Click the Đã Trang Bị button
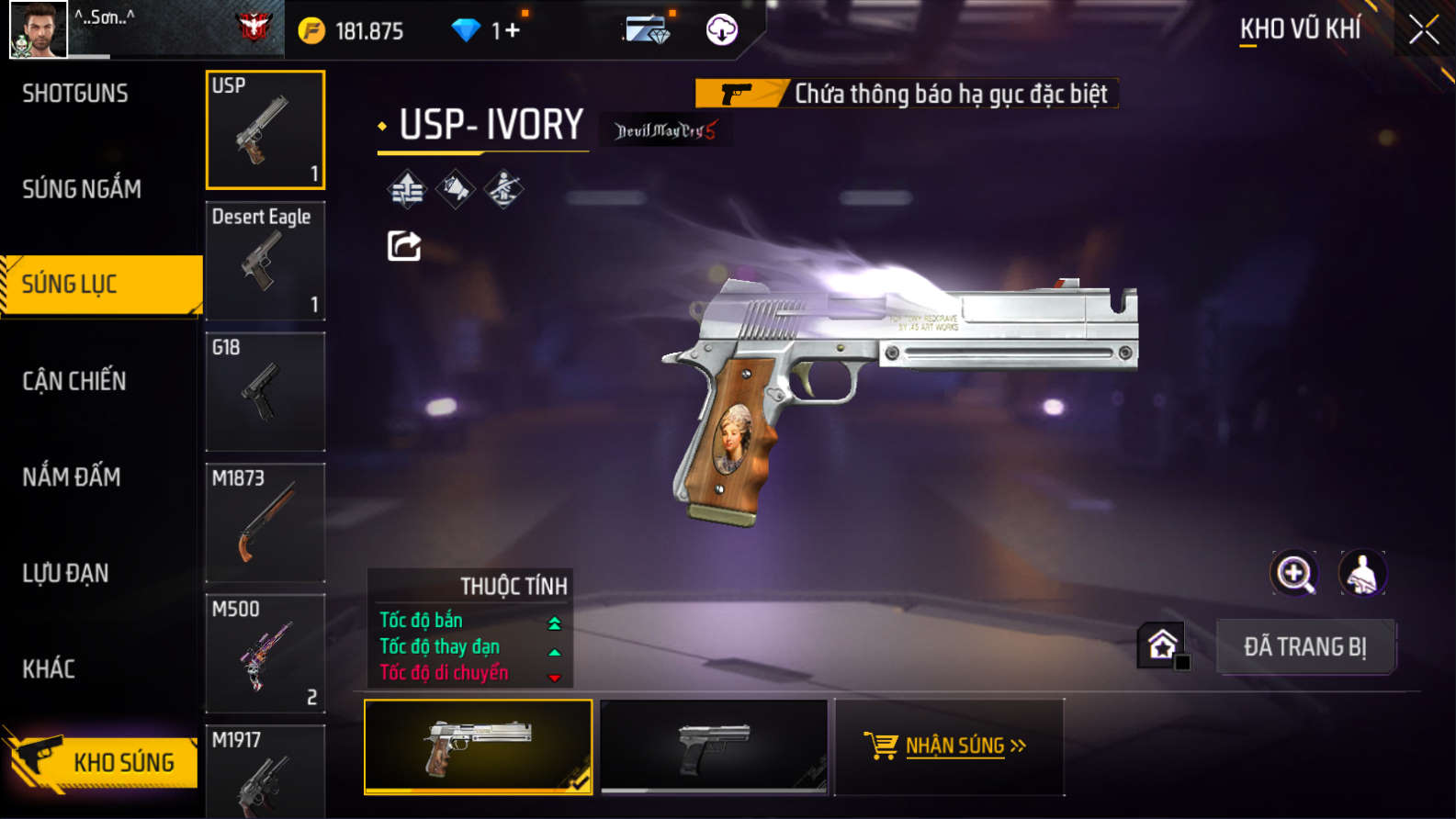The image size is (1456, 819). pos(1304,646)
